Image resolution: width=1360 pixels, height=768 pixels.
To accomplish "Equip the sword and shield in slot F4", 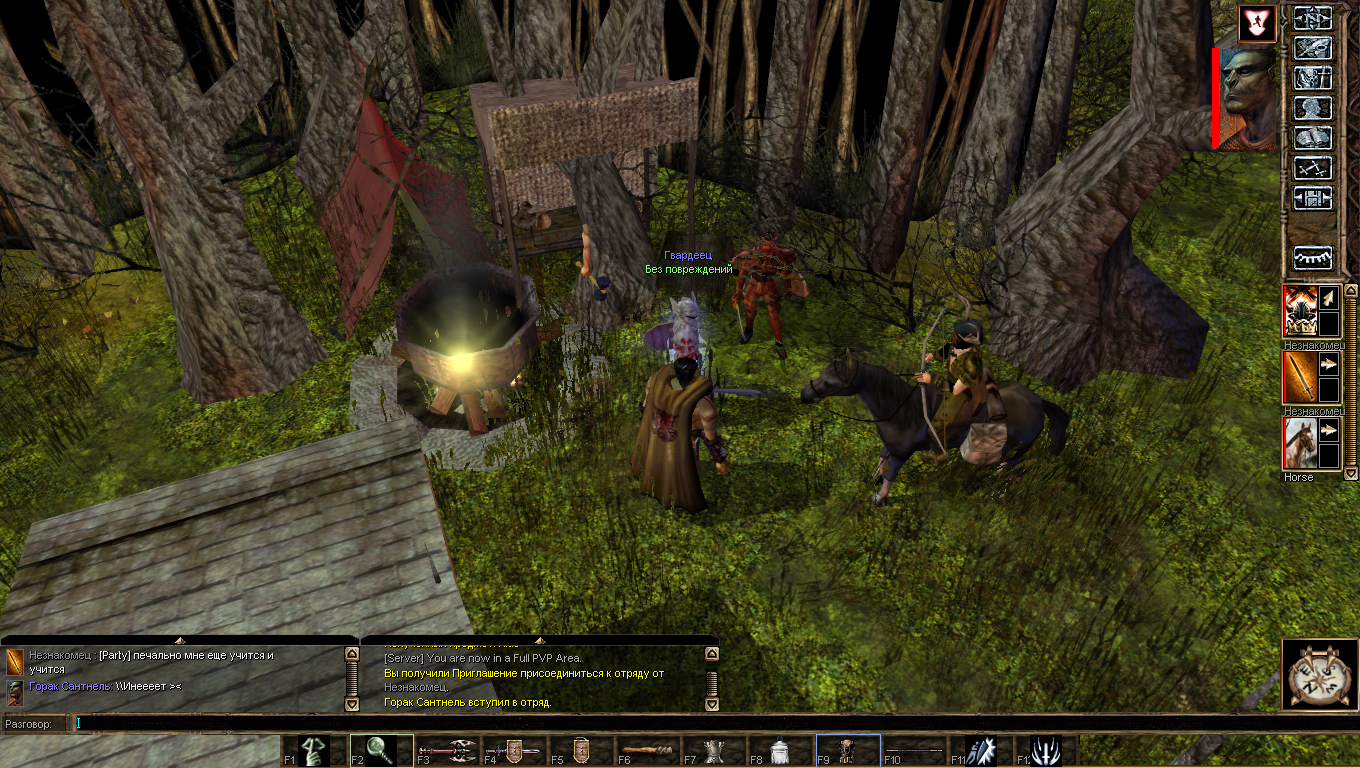I will point(514,751).
